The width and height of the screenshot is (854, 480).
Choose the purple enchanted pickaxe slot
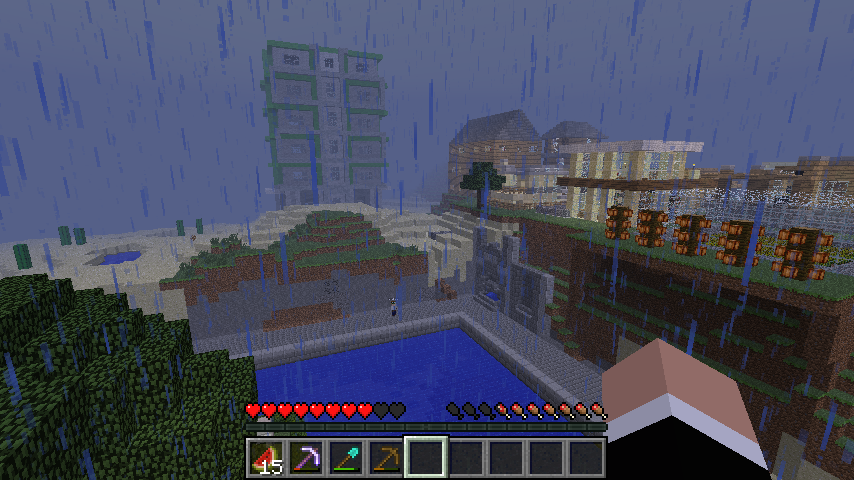[305, 457]
